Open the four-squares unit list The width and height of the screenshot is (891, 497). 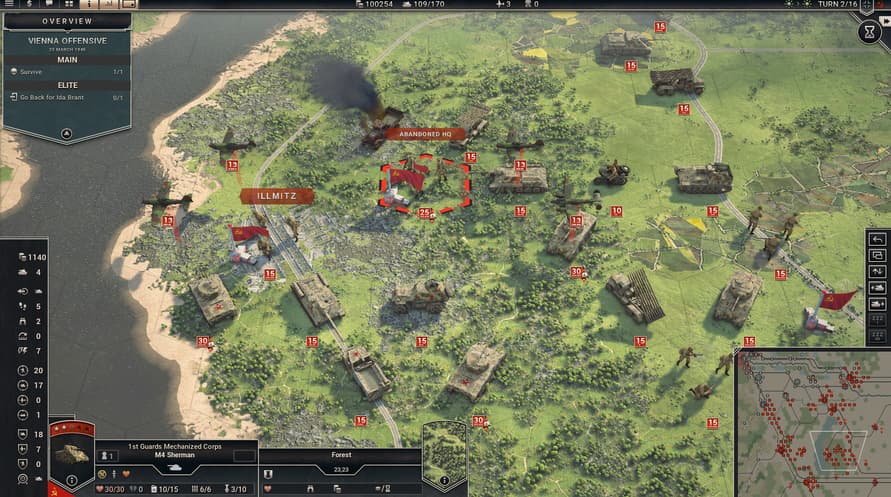(68, 4)
